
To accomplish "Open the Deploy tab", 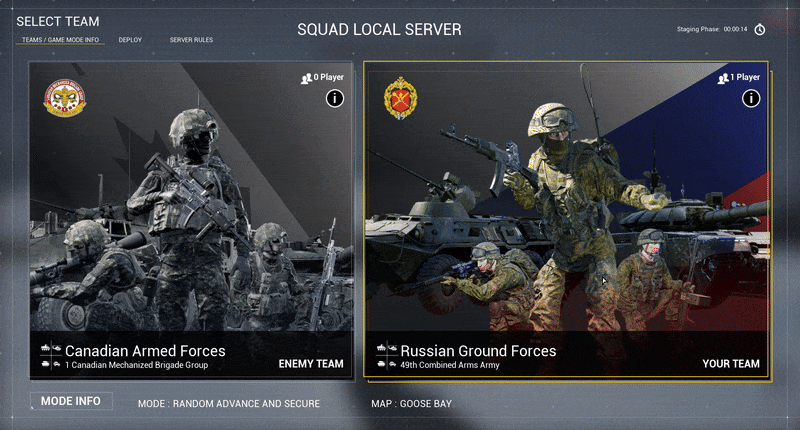I will pyautogui.click(x=130, y=40).
